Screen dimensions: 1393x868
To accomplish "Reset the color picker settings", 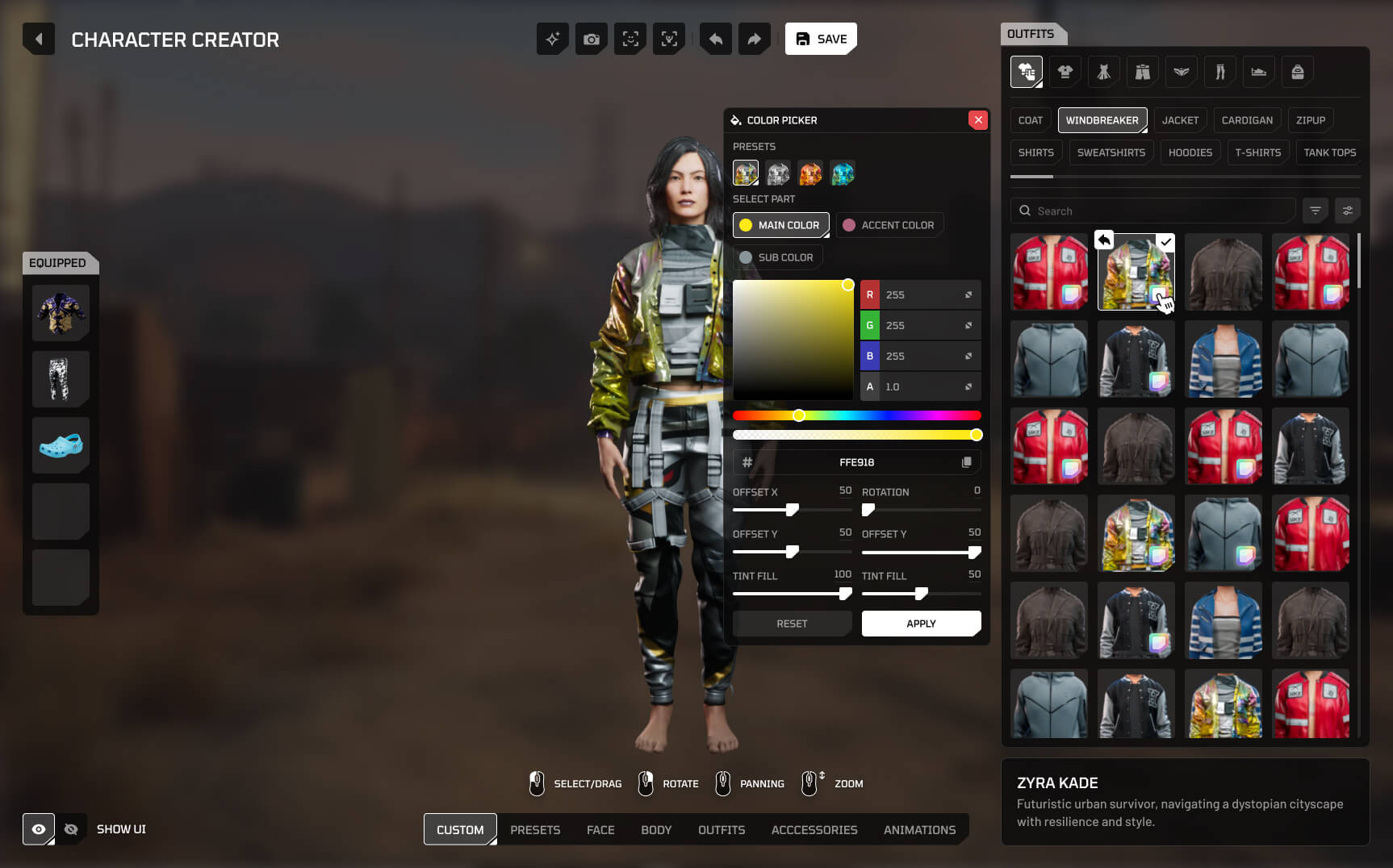I will pos(792,624).
